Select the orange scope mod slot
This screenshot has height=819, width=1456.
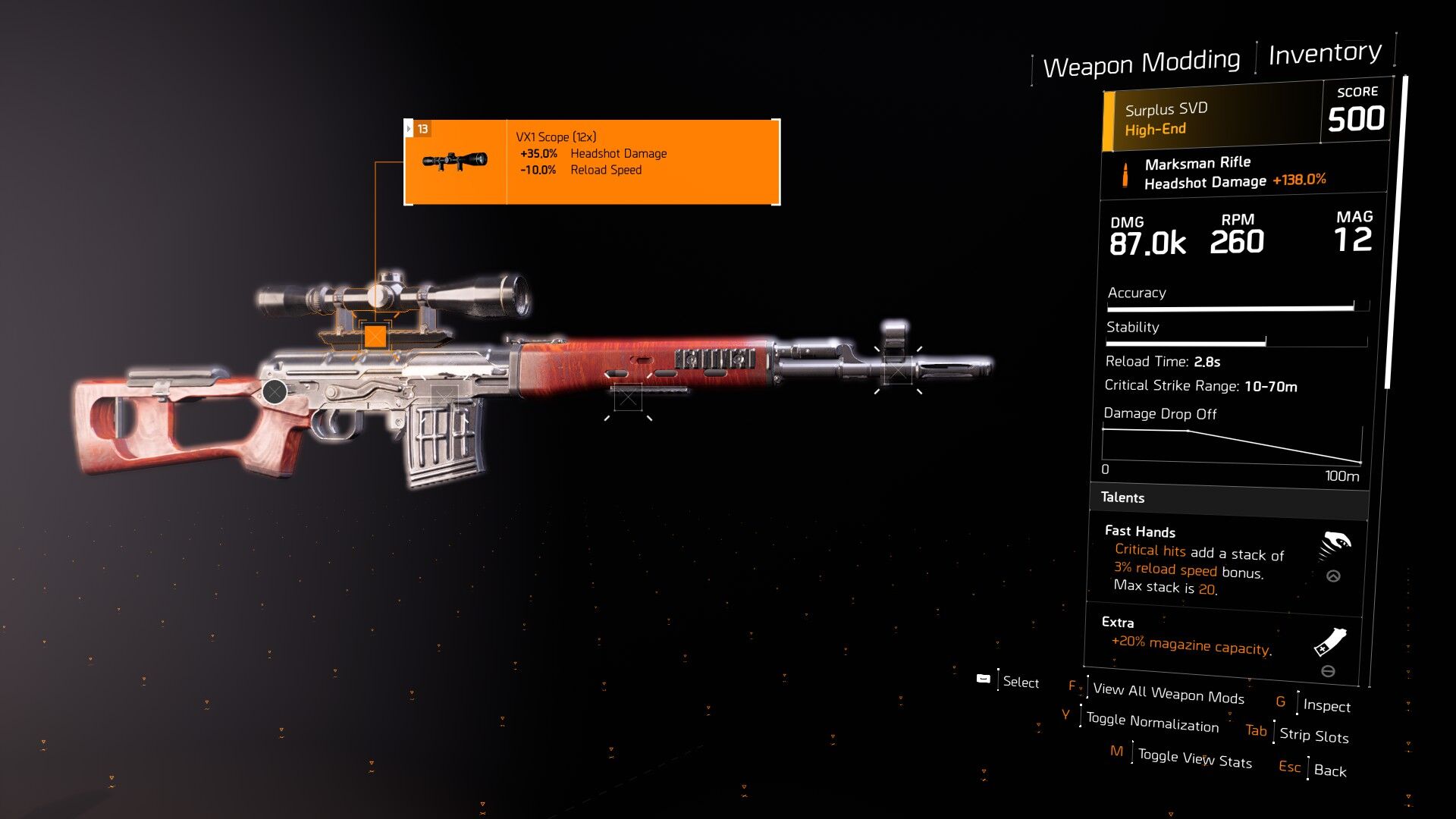pyautogui.click(x=375, y=336)
